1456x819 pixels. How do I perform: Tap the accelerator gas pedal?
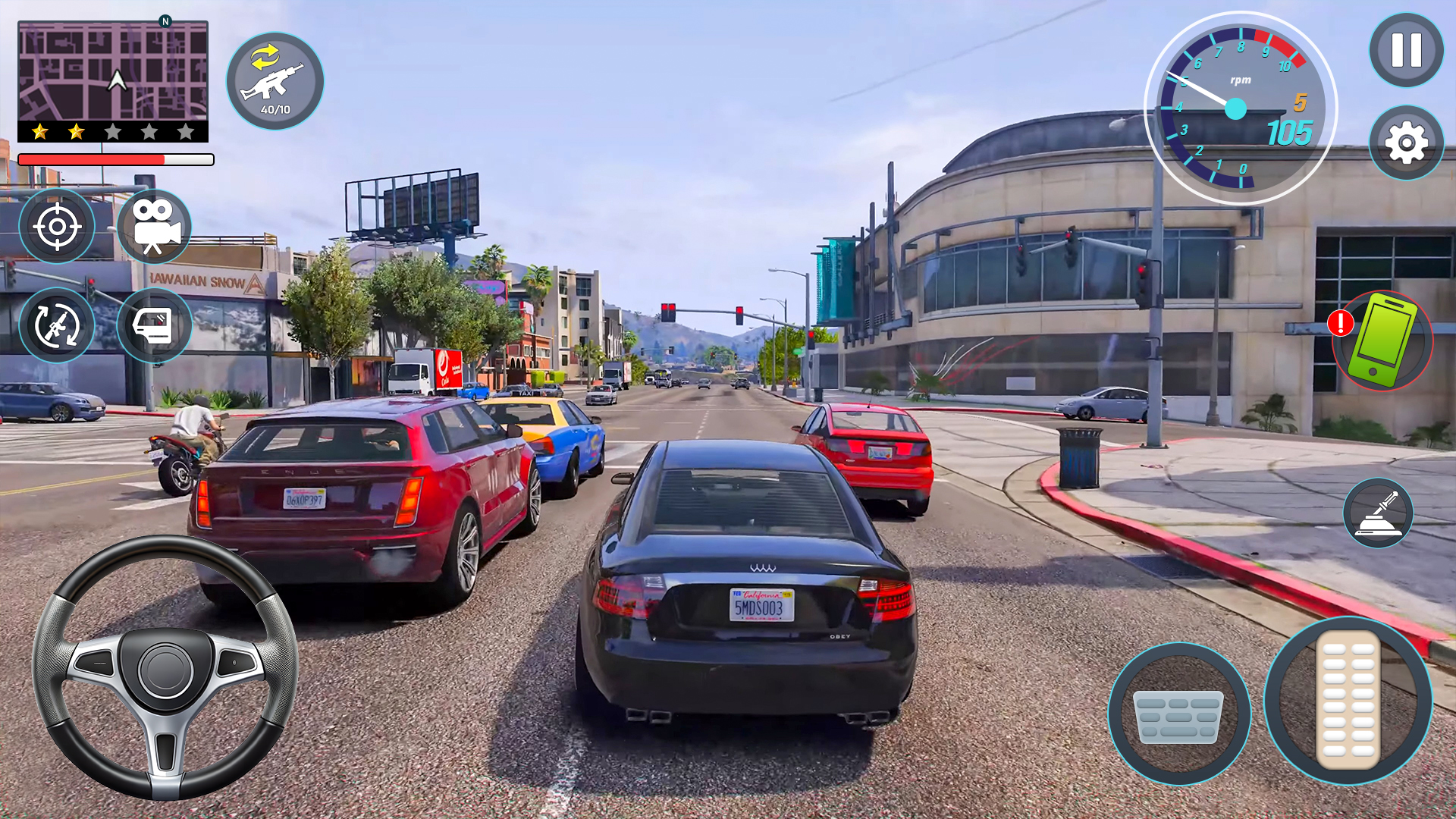coord(1348,700)
